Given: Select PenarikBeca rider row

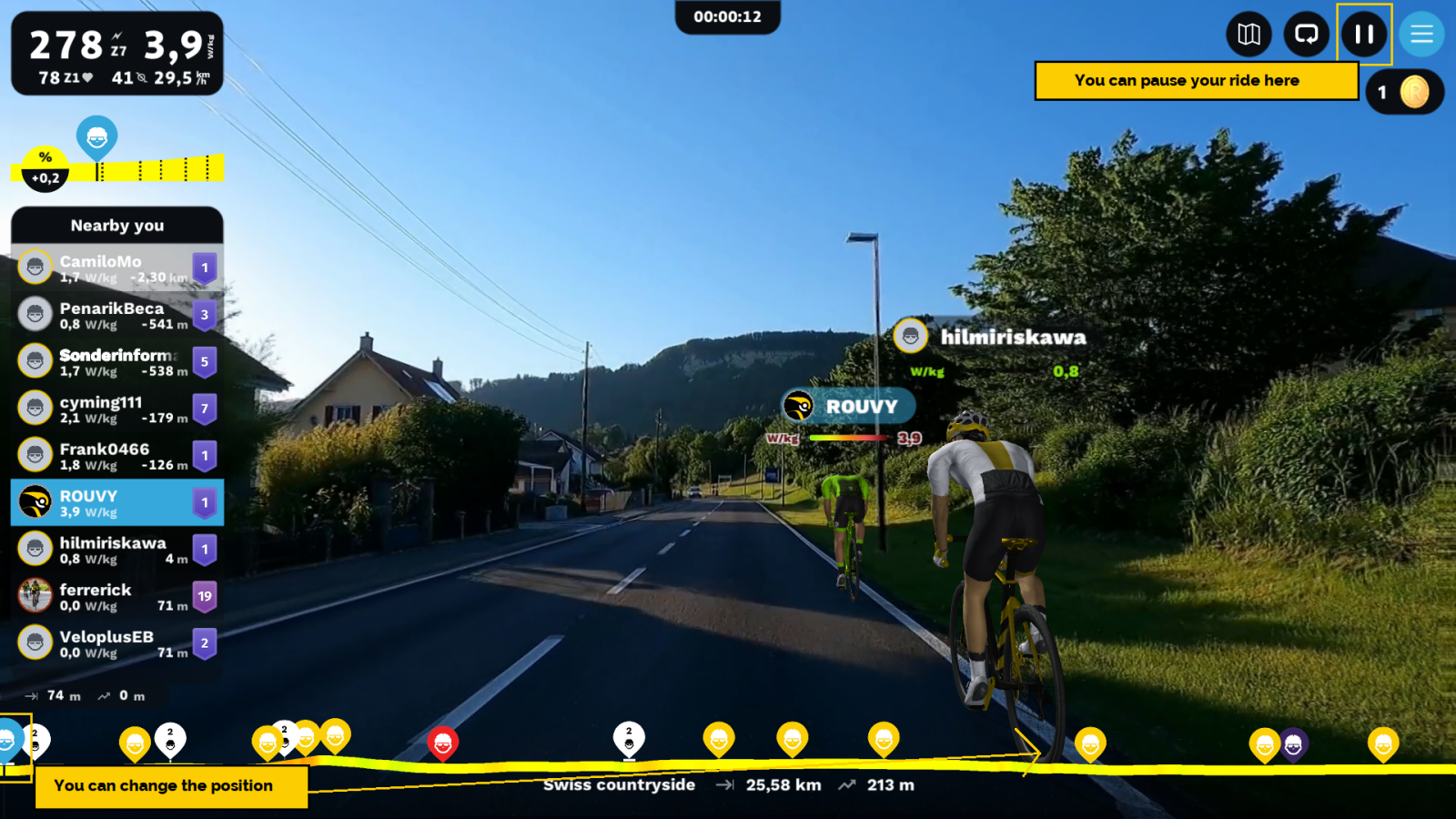Looking at the screenshot, I should click(x=116, y=315).
